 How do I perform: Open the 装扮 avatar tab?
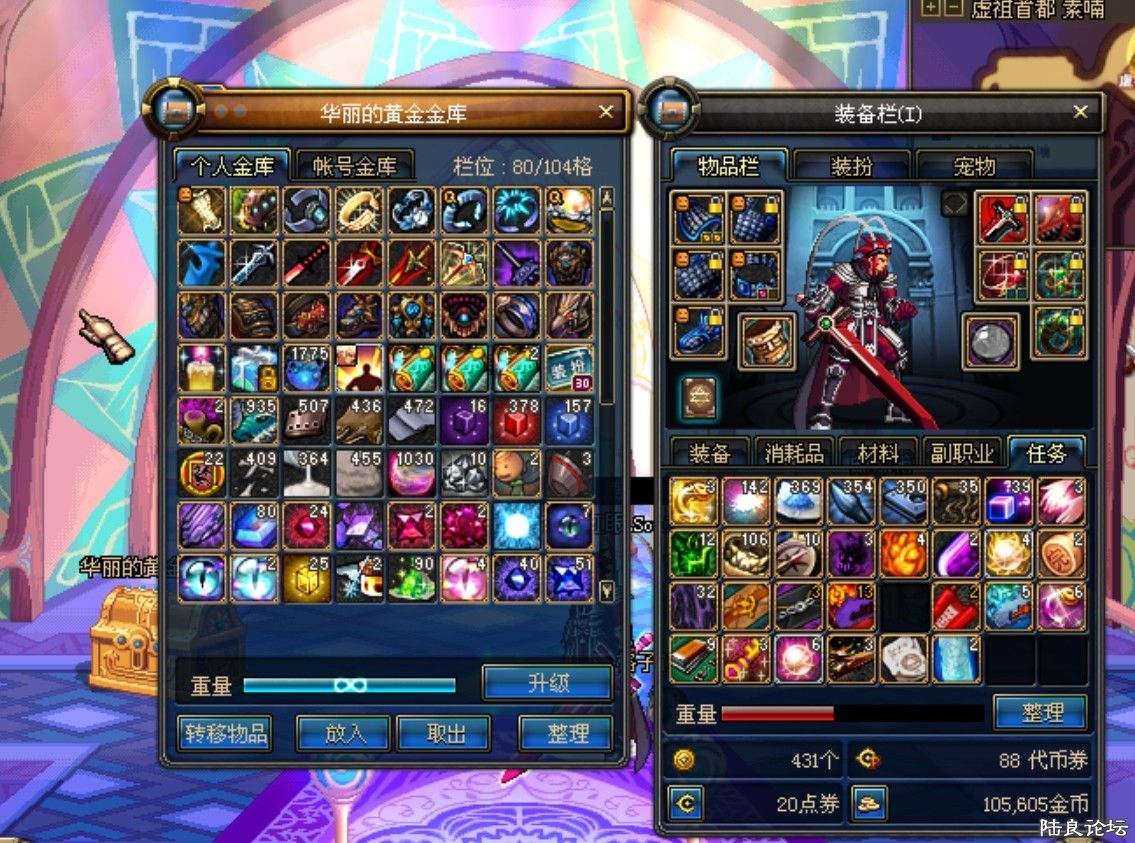(851, 166)
